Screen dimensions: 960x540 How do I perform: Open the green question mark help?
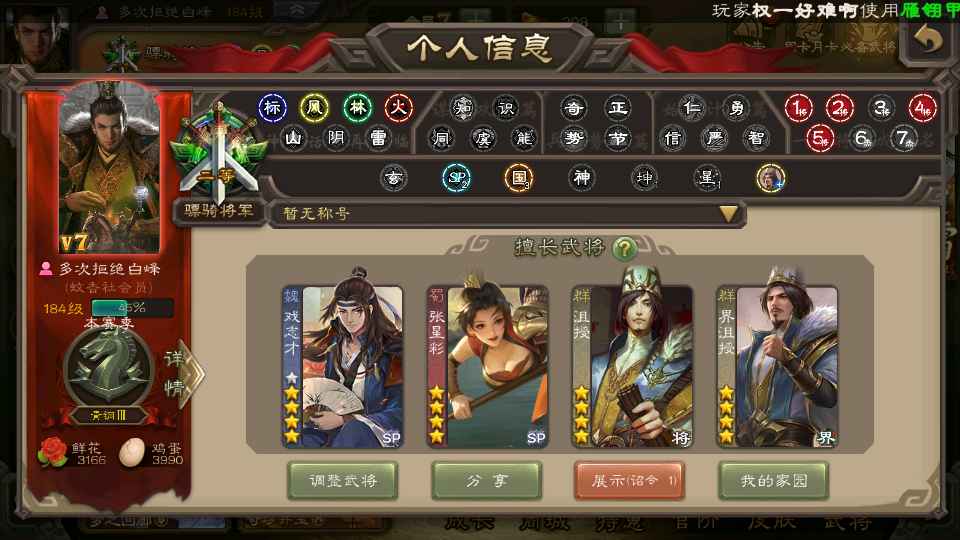[625, 248]
